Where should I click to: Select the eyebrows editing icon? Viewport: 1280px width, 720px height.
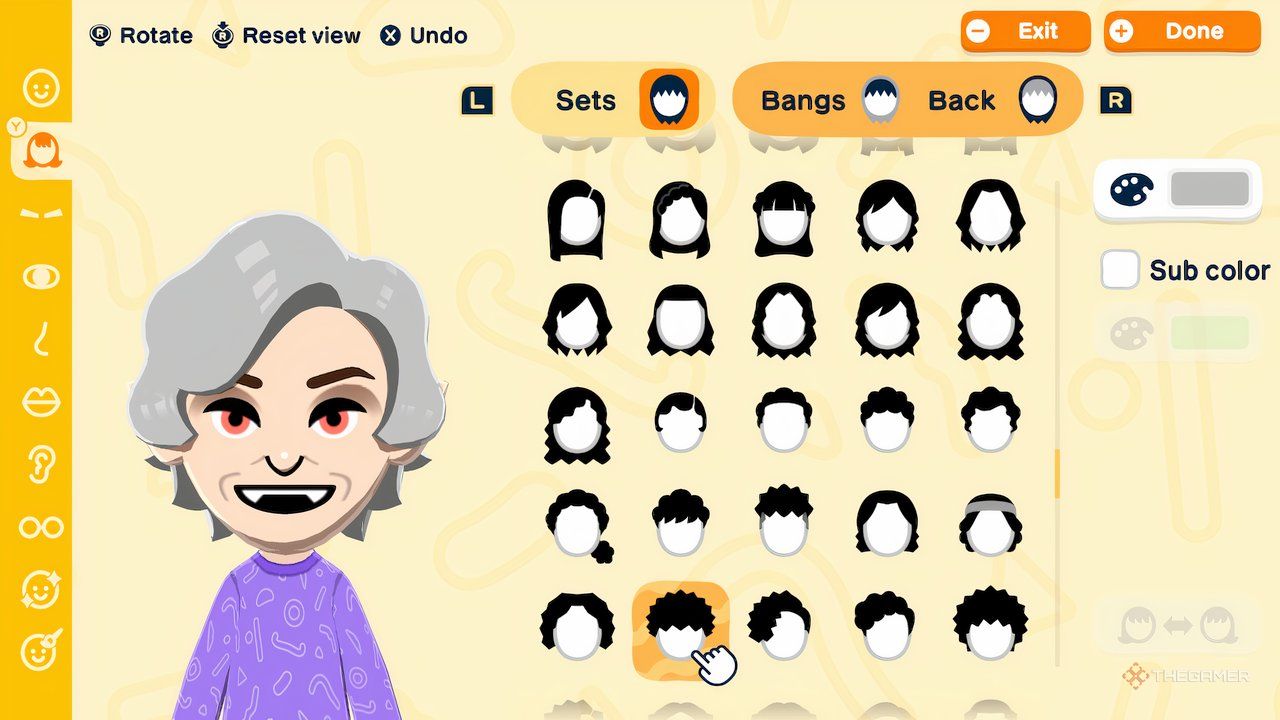tap(40, 212)
